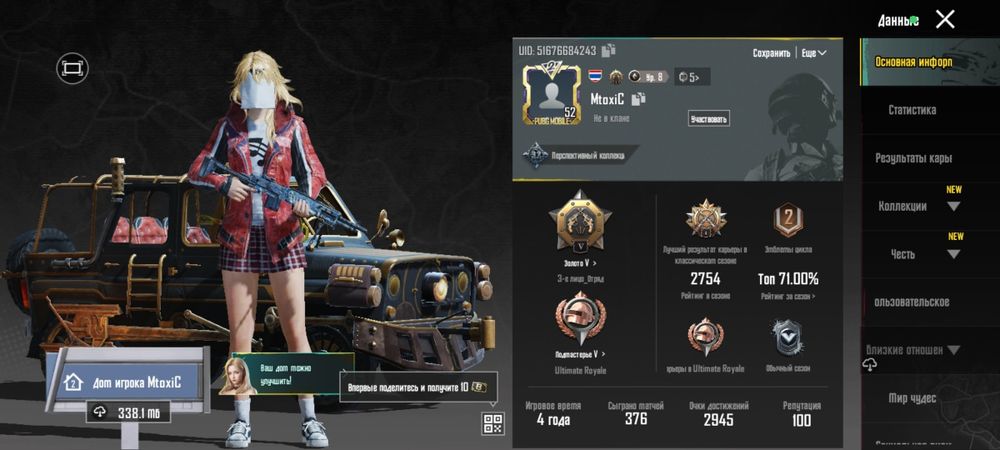Copy the player UID
The height and width of the screenshot is (450, 1000).
609,50
